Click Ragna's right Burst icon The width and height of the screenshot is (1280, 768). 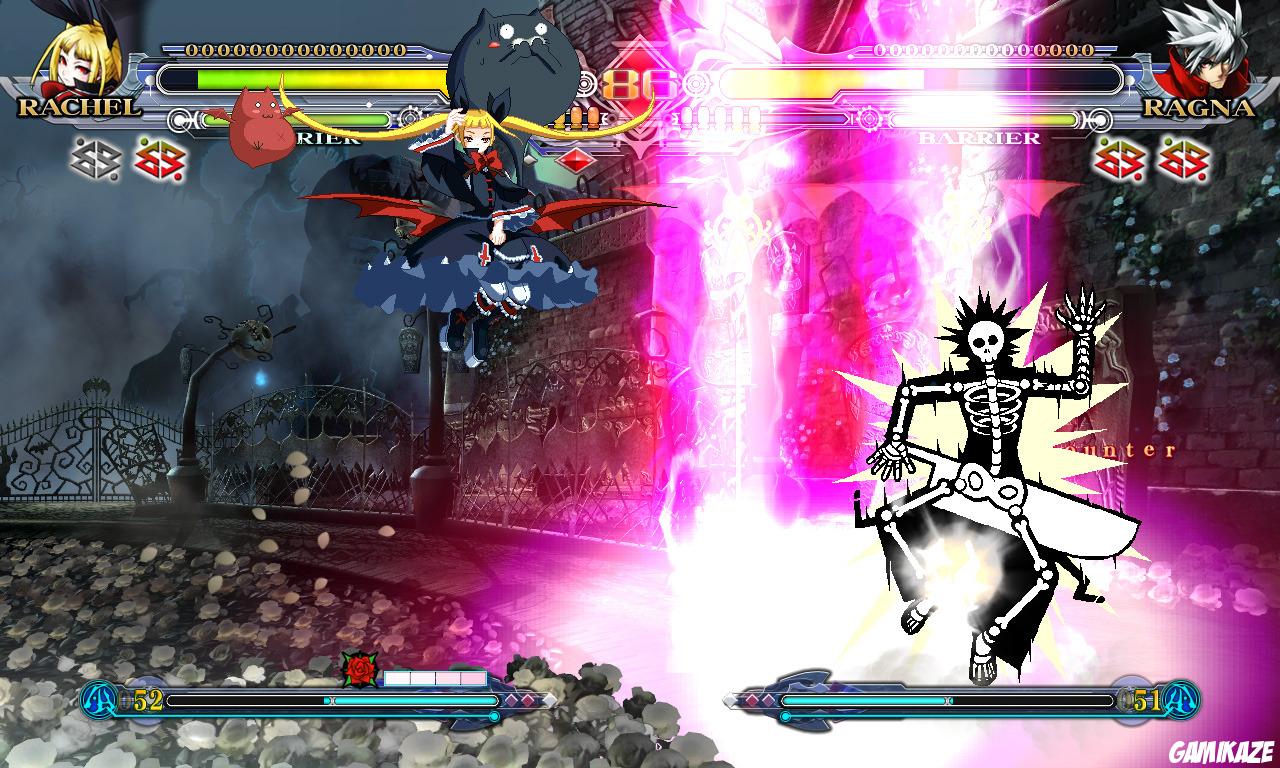click(1183, 160)
